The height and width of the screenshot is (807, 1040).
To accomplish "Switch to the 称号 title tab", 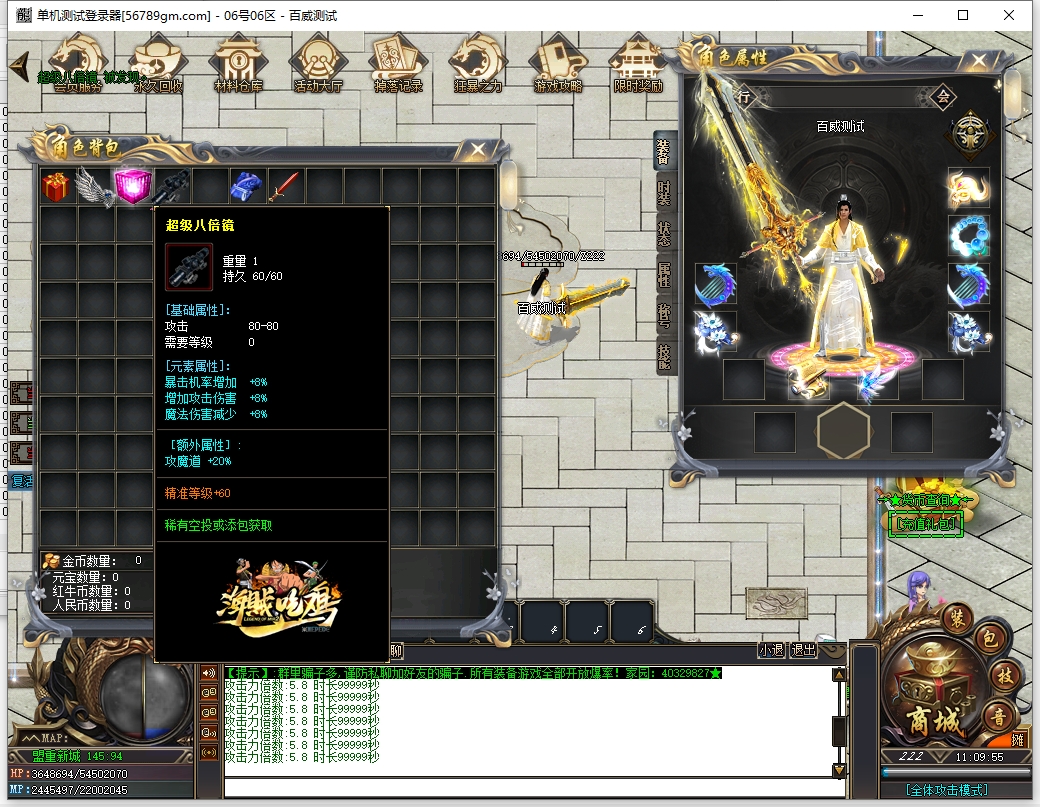I will click(663, 315).
